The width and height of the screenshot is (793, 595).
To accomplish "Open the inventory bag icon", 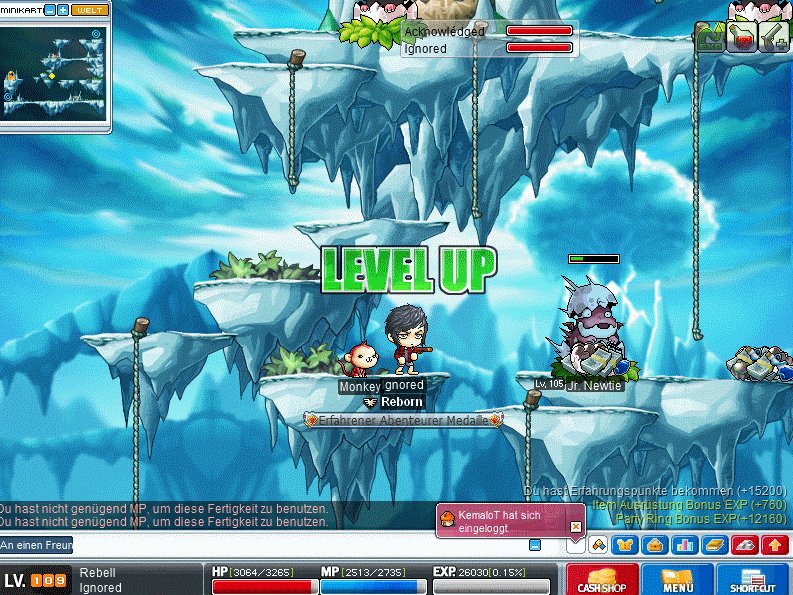I will click(656, 545).
